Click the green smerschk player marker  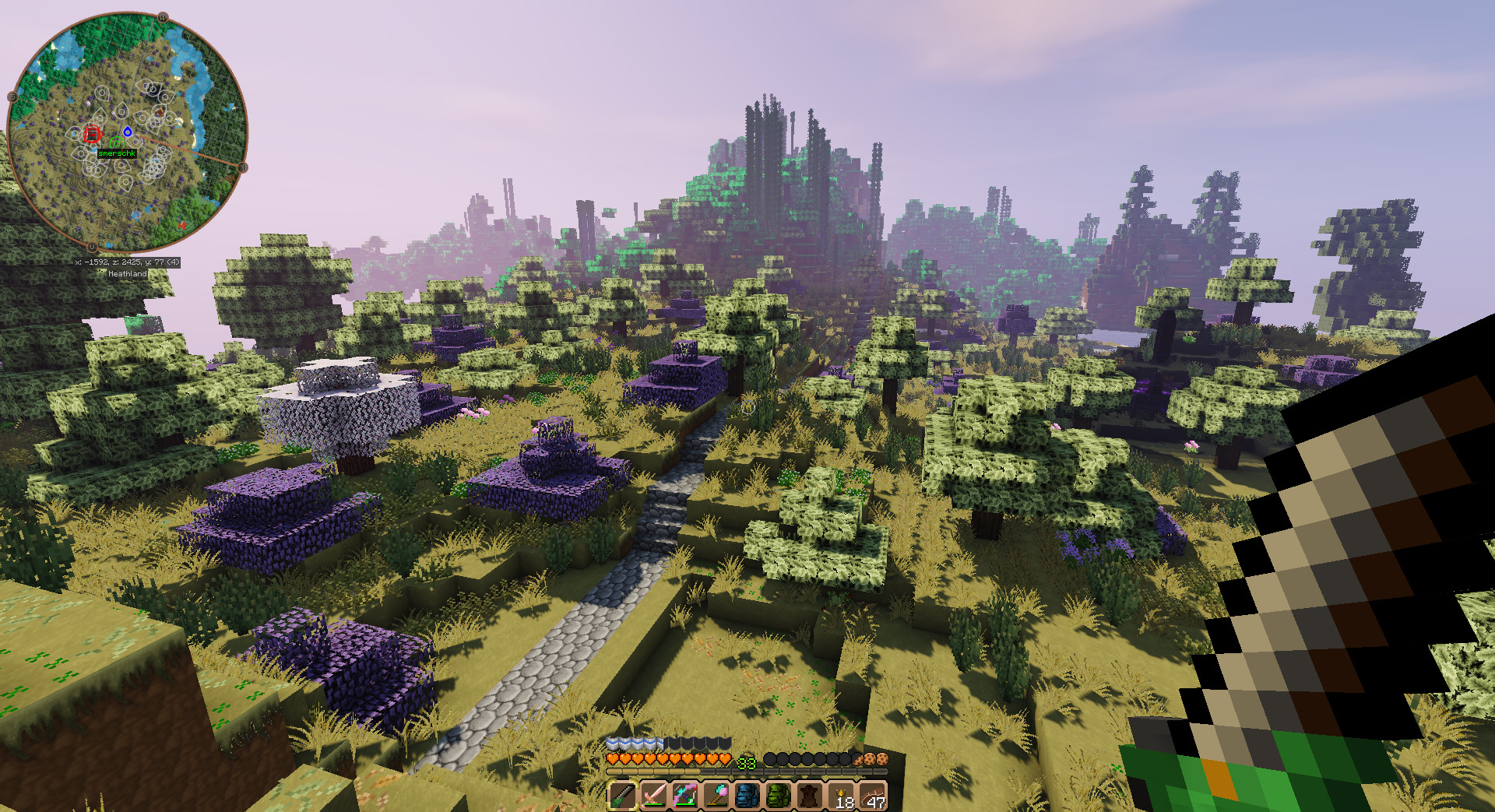tap(116, 143)
